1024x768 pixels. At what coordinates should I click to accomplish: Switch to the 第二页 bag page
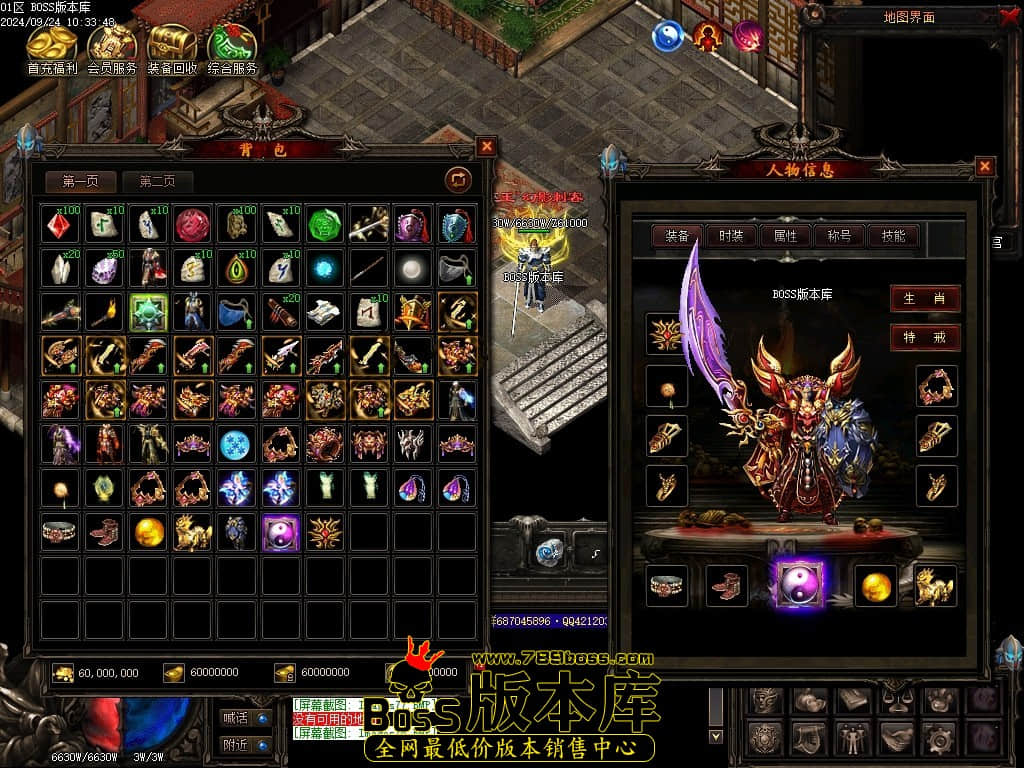click(157, 181)
